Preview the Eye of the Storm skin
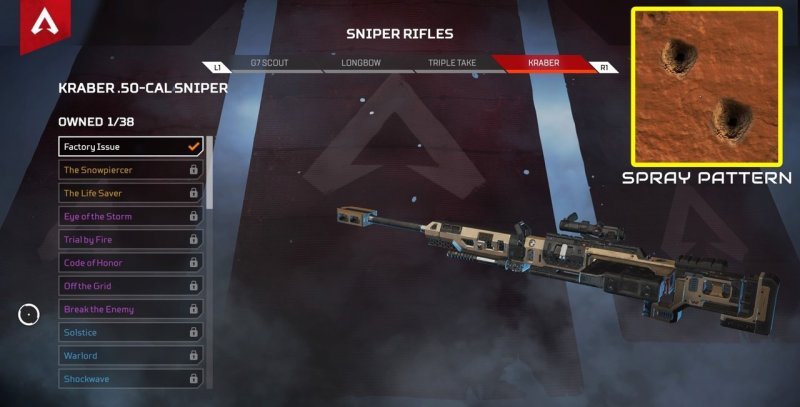The height and width of the screenshot is (407, 800). 131,216
